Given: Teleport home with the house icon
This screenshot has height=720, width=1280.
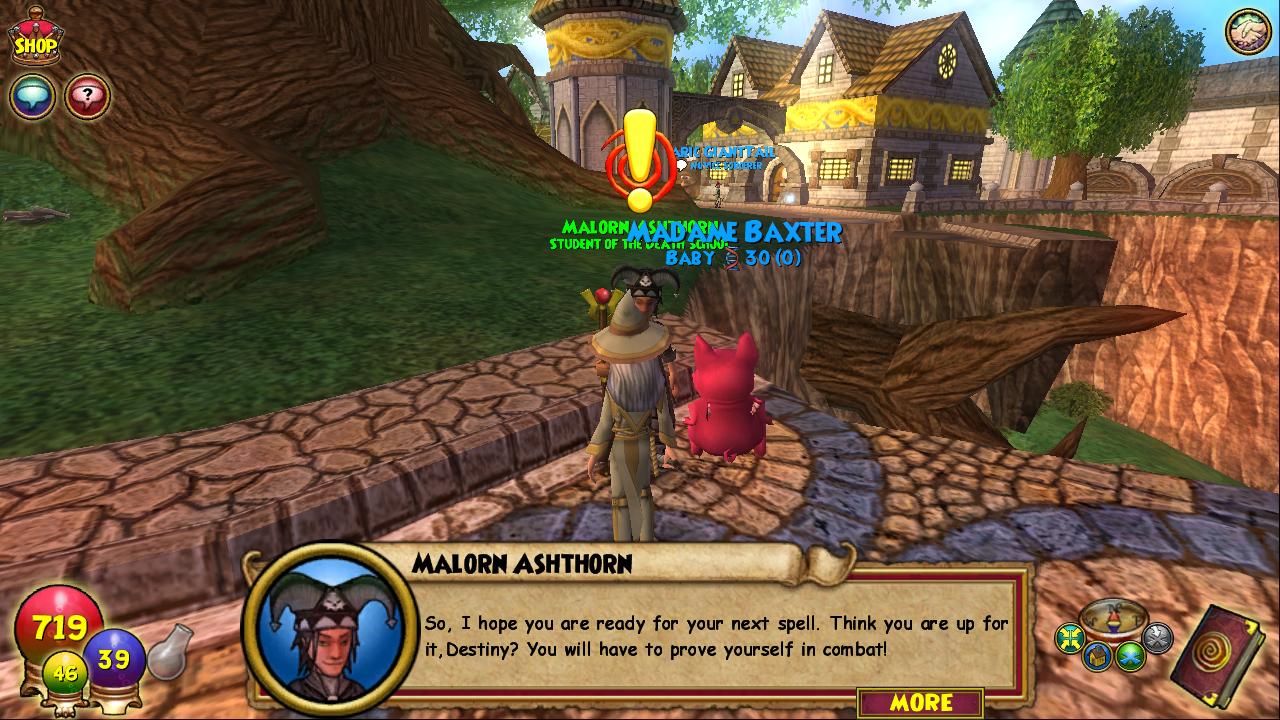Looking at the screenshot, I should click(1096, 656).
